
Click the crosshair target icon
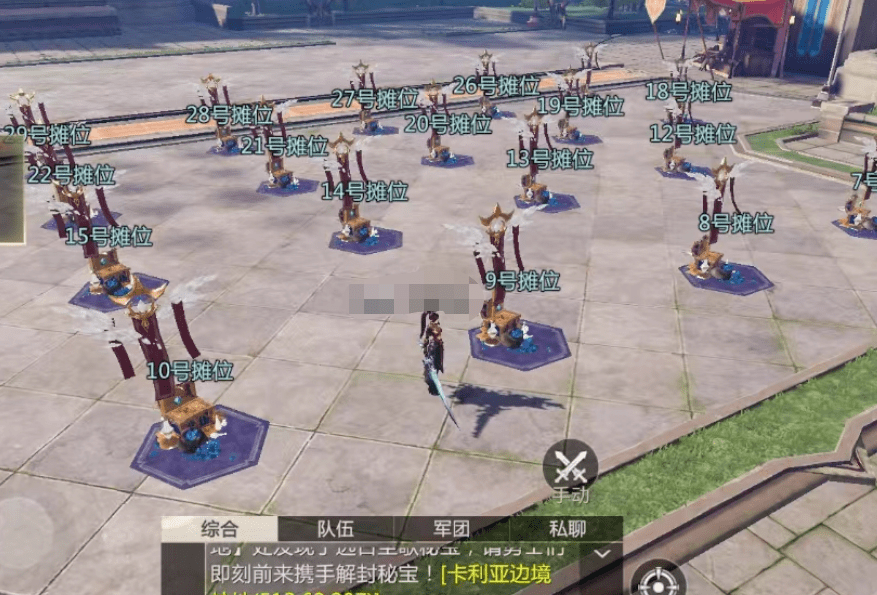coord(657,580)
